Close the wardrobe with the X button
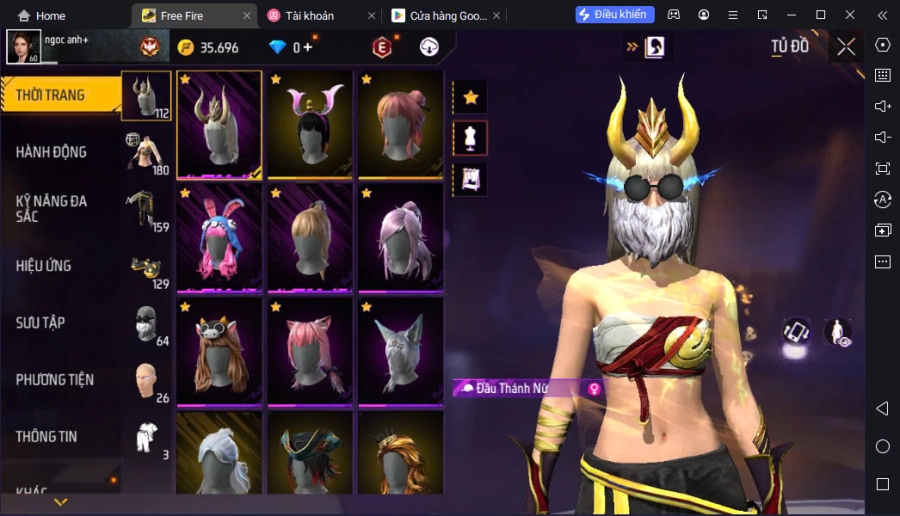This screenshot has width=900, height=516. 846,47
